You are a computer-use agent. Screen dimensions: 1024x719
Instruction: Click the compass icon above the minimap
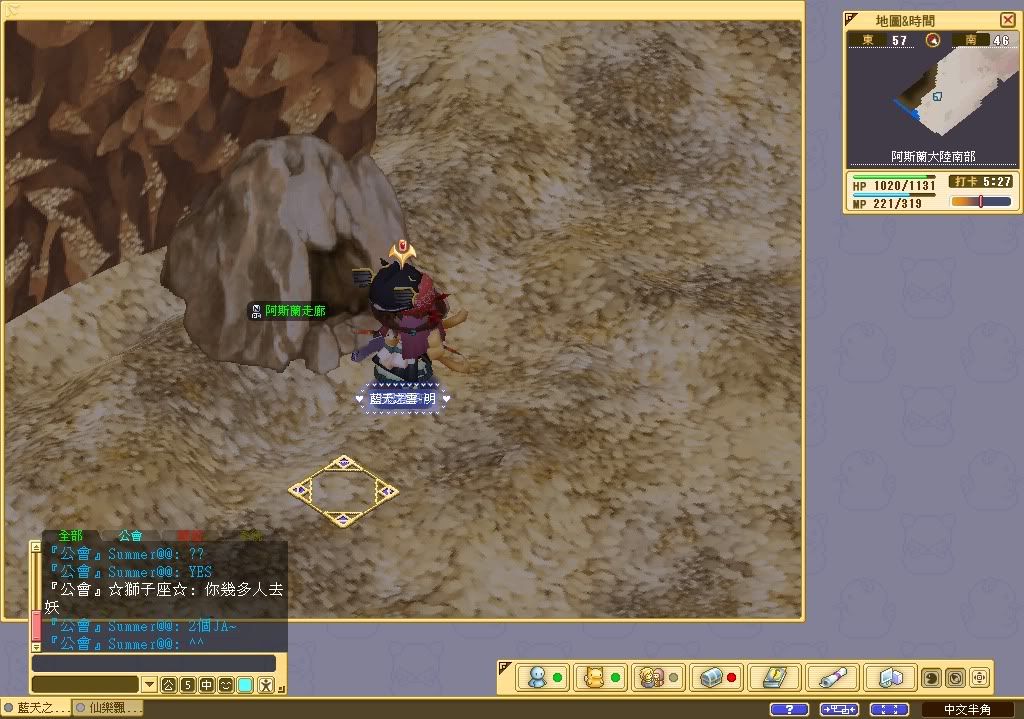[933, 40]
